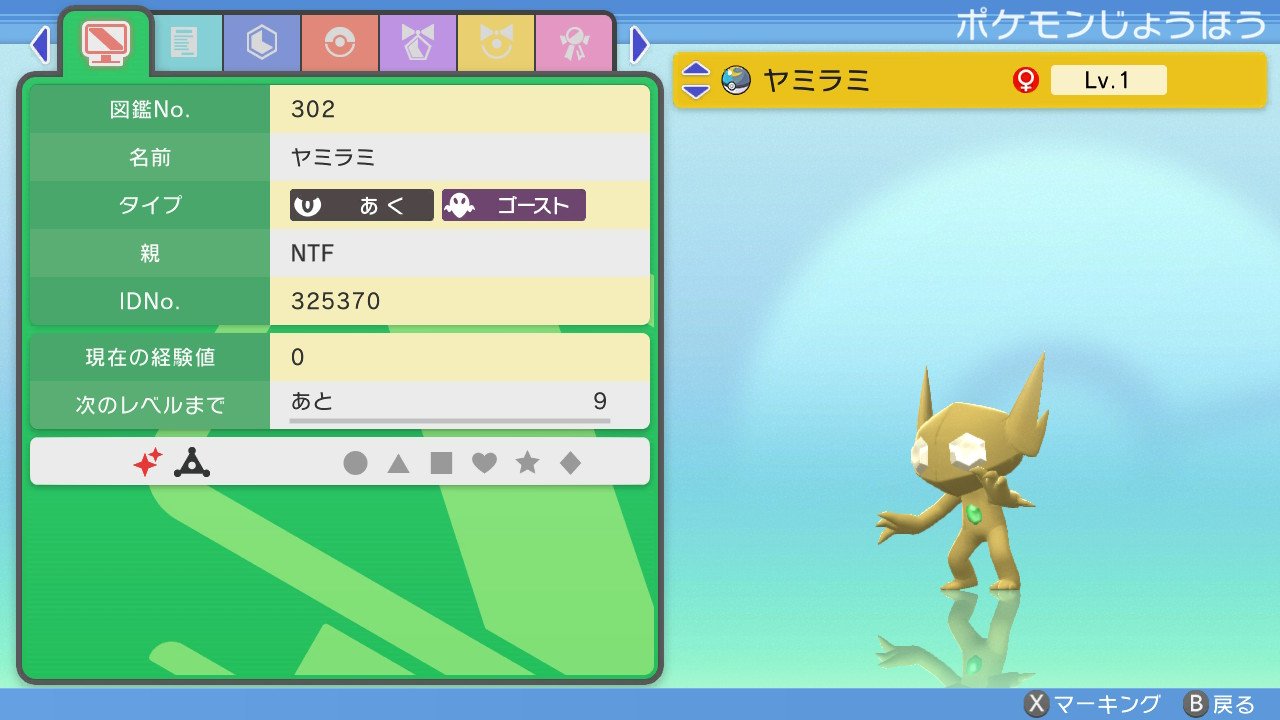The height and width of the screenshot is (720, 1280).
Task: Toggle the heart marking
Action: (485, 462)
